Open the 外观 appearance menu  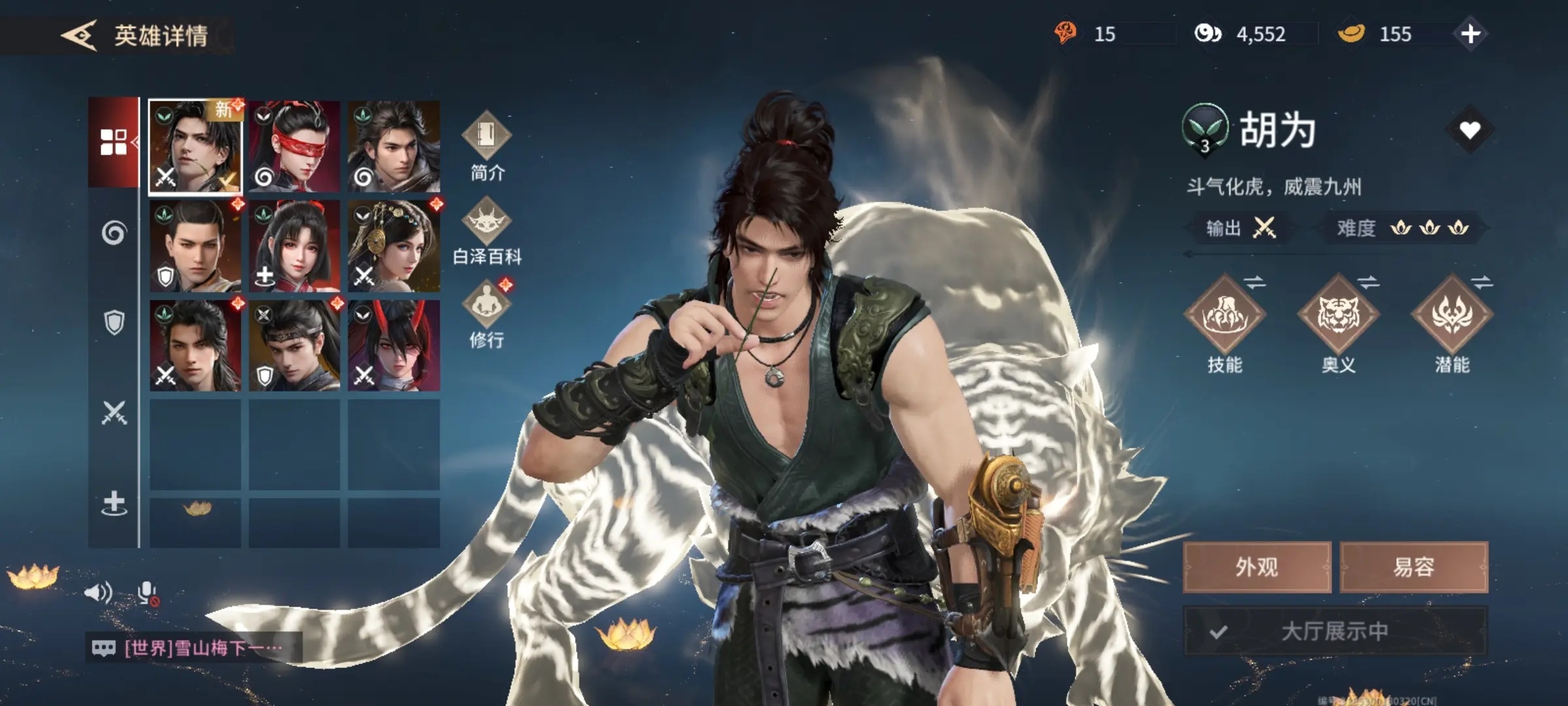pos(1256,567)
